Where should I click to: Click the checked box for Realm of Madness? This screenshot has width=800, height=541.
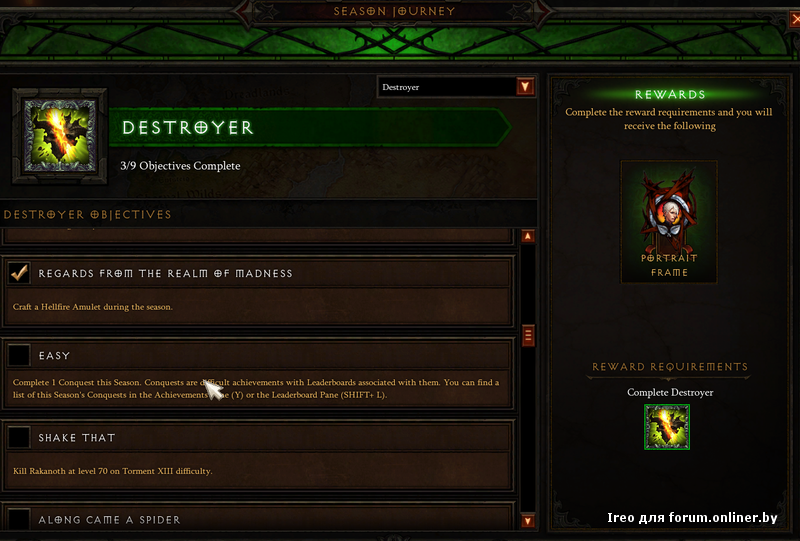coord(18,273)
